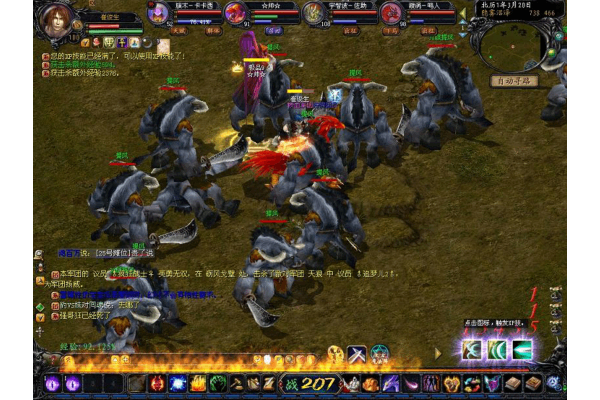
Task: Click the green diamond chat channel icon
Action: (x=41, y=306)
